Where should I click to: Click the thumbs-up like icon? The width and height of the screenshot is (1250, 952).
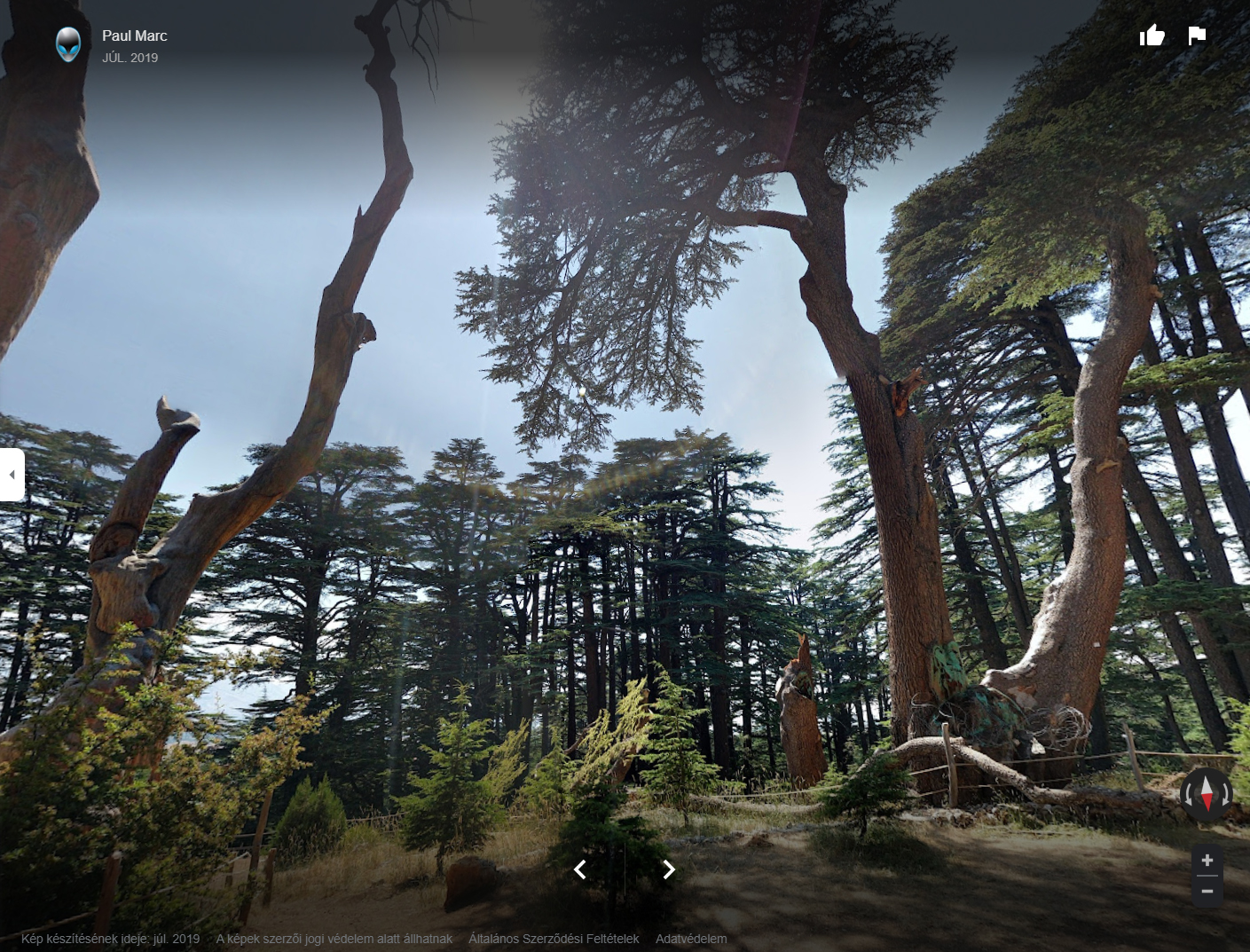click(1152, 35)
